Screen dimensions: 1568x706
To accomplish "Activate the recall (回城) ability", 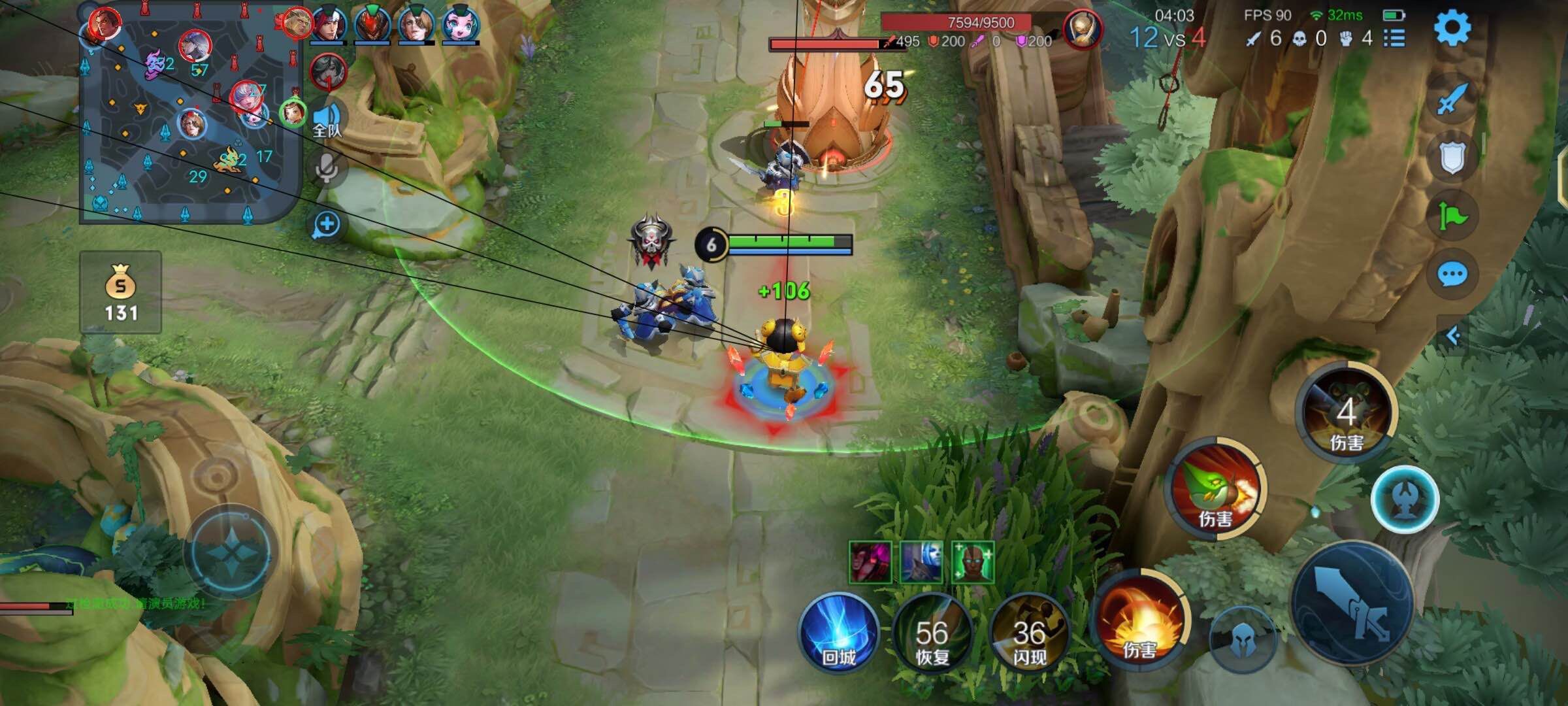I will pos(839,633).
